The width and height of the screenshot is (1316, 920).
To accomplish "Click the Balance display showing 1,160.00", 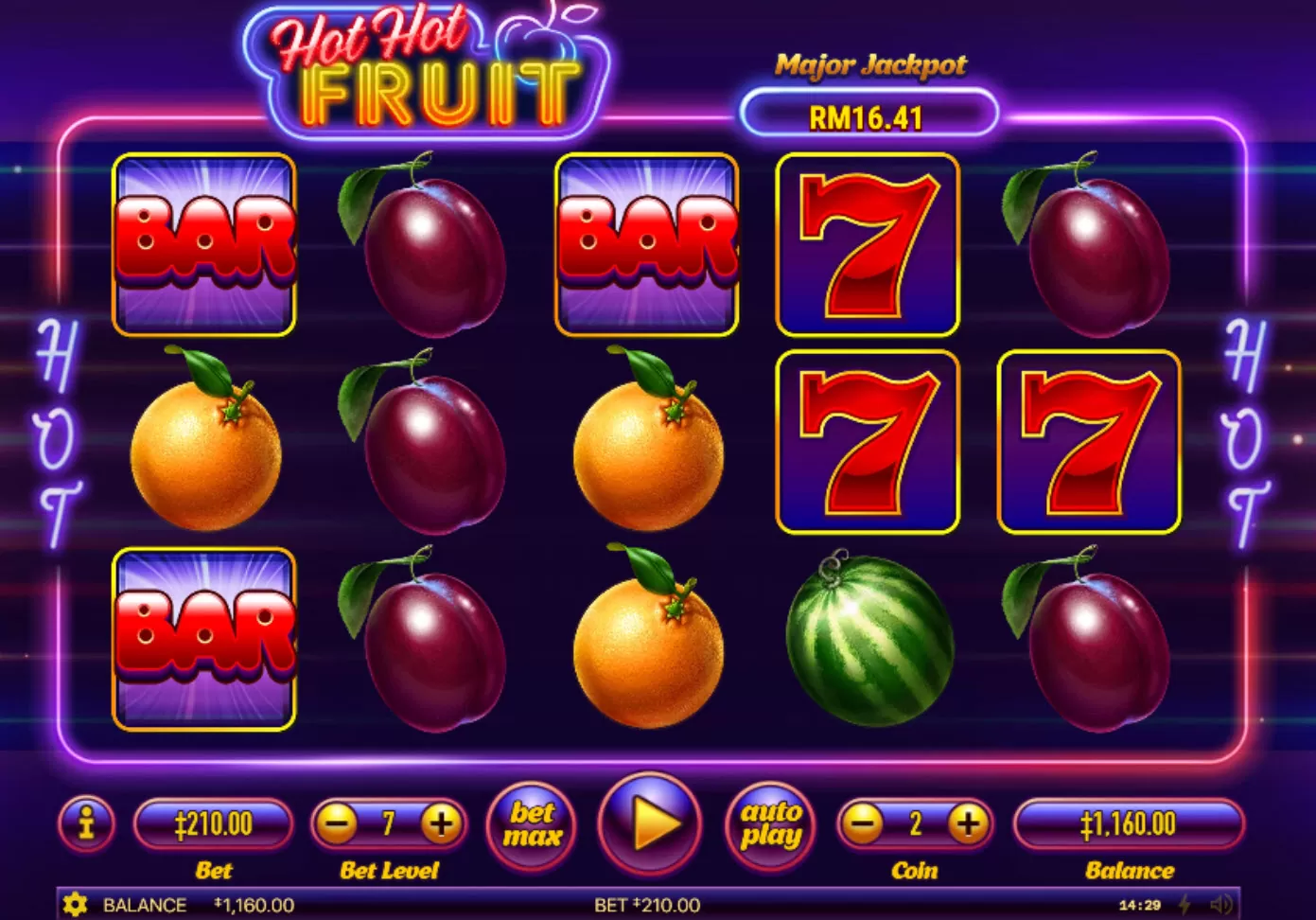I will point(1129,823).
